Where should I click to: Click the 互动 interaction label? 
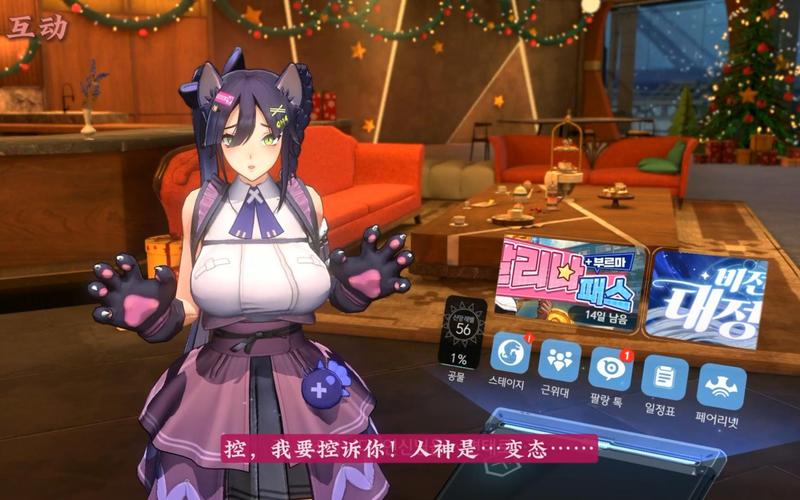37,25
